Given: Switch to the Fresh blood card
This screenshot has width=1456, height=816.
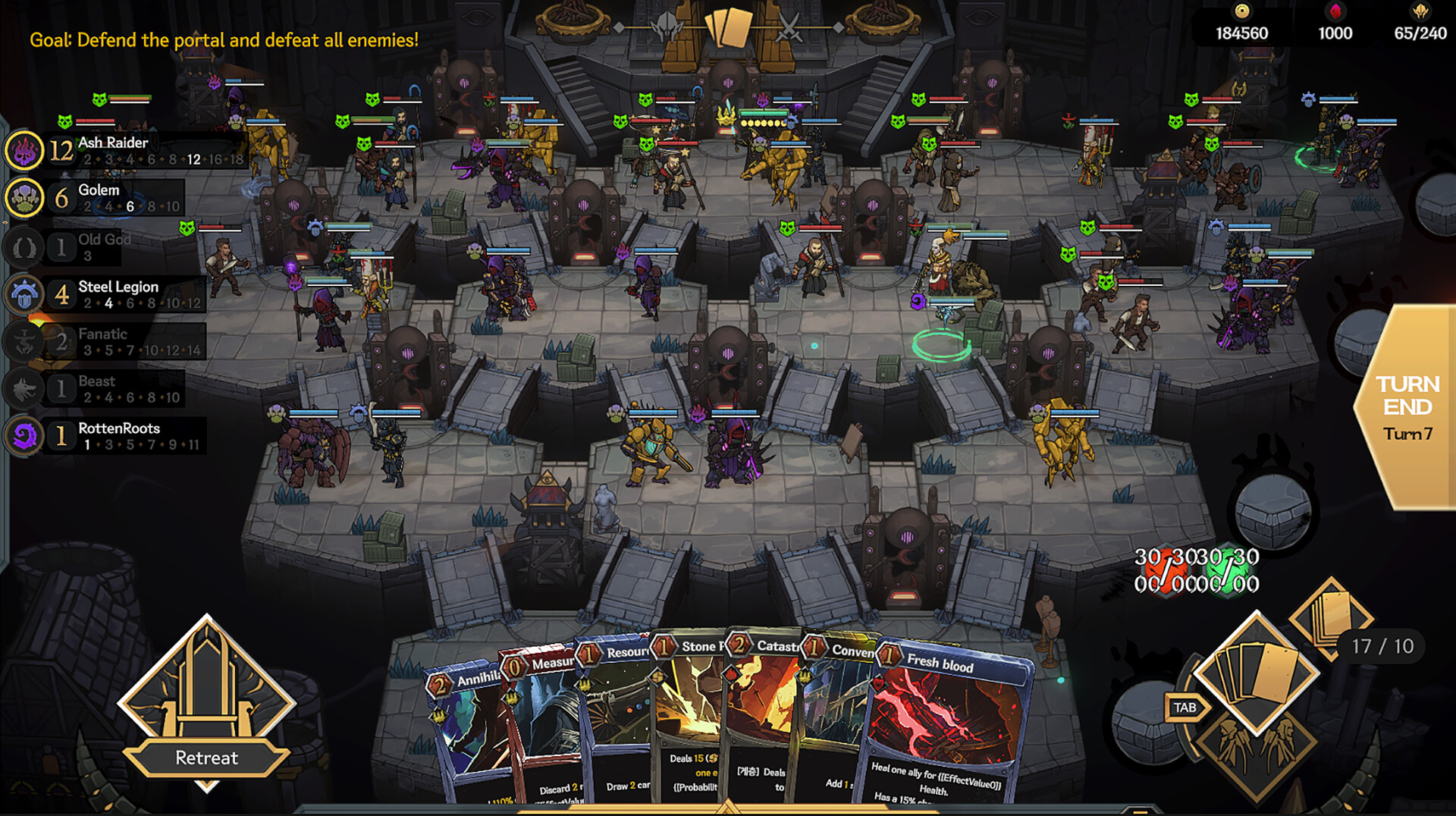Looking at the screenshot, I should click(x=952, y=720).
